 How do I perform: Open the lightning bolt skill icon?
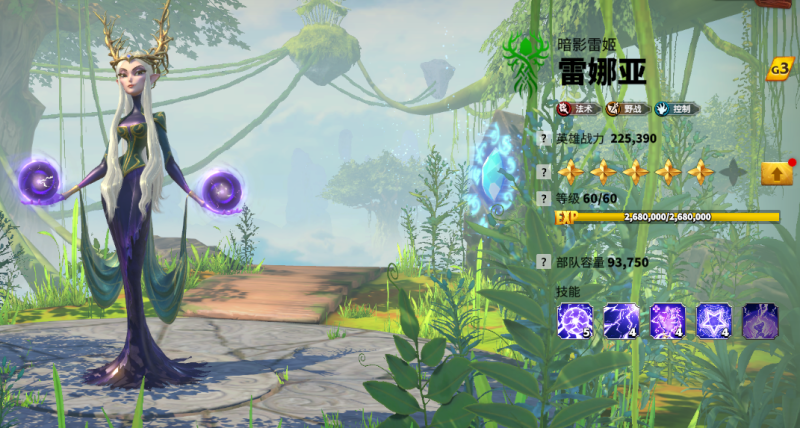[621, 320]
